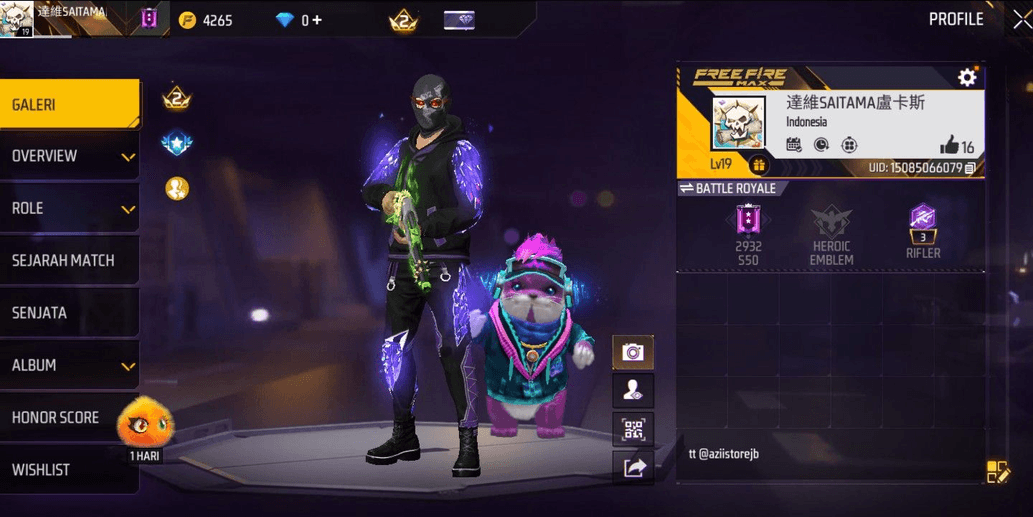Viewport: 1033px width, 517px height.
Task: Take a photo with camera button
Action: (x=633, y=352)
